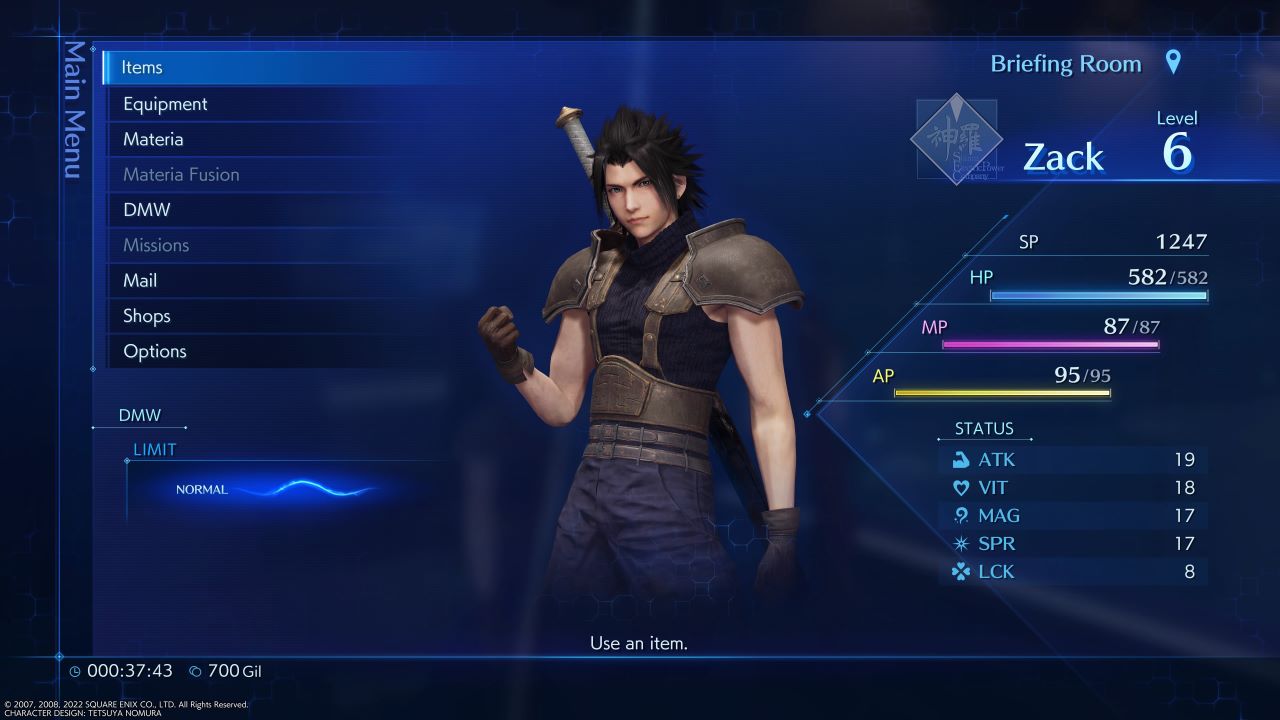Open the Shops menu
1280x720 pixels.
click(x=146, y=315)
